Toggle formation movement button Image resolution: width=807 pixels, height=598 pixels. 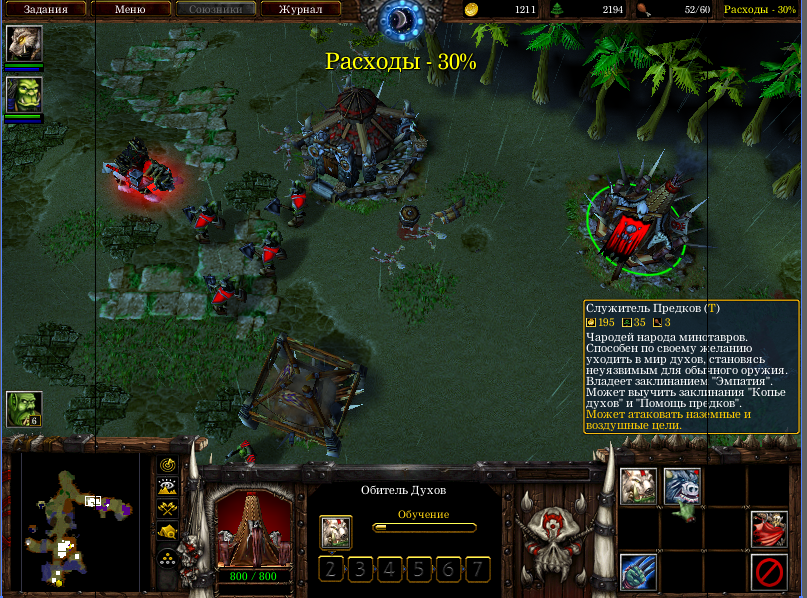pos(168,556)
